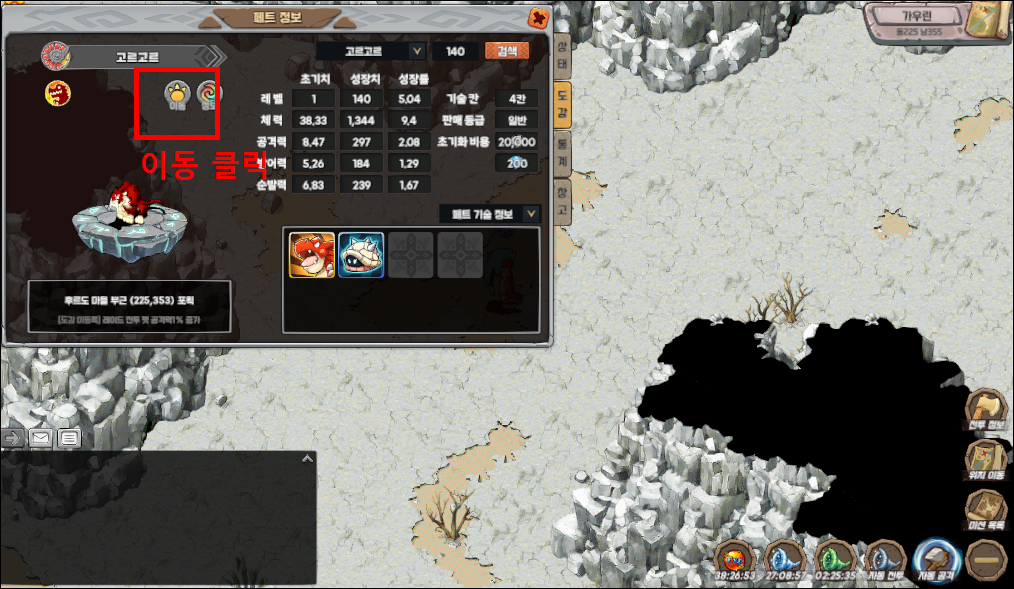Image resolution: width=1014 pixels, height=589 pixels.
Task: Click the 이동 paw icon
Action: click(x=178, y=95)
